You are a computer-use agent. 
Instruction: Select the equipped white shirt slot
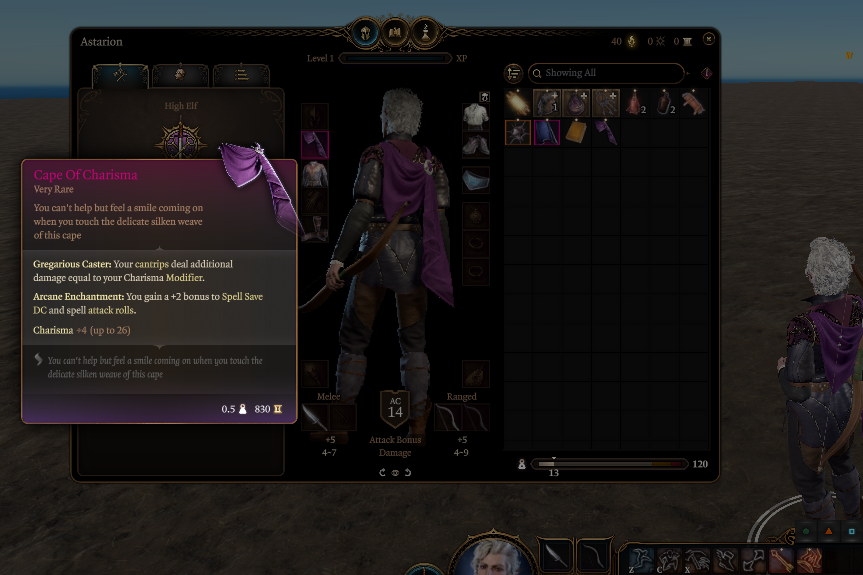(x=475, y=116)
